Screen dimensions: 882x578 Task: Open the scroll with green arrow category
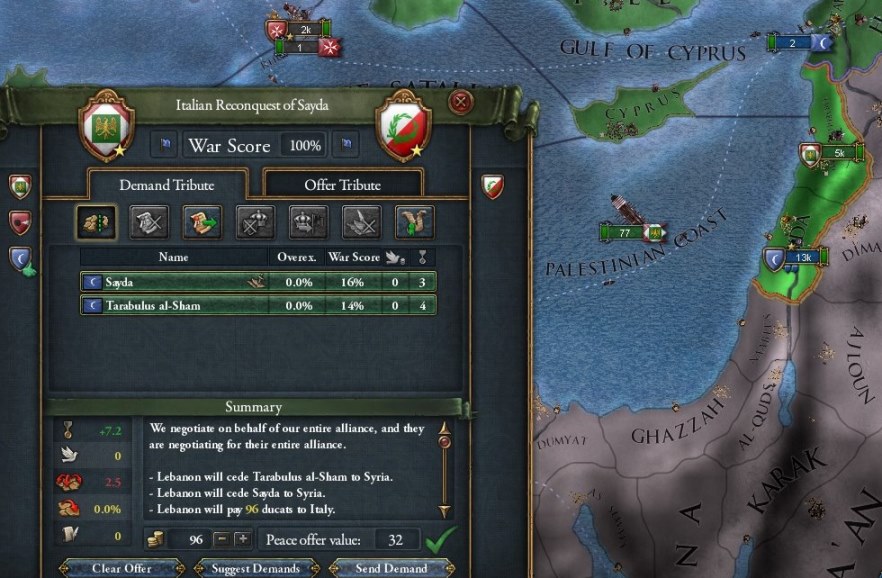click(202, 221)
